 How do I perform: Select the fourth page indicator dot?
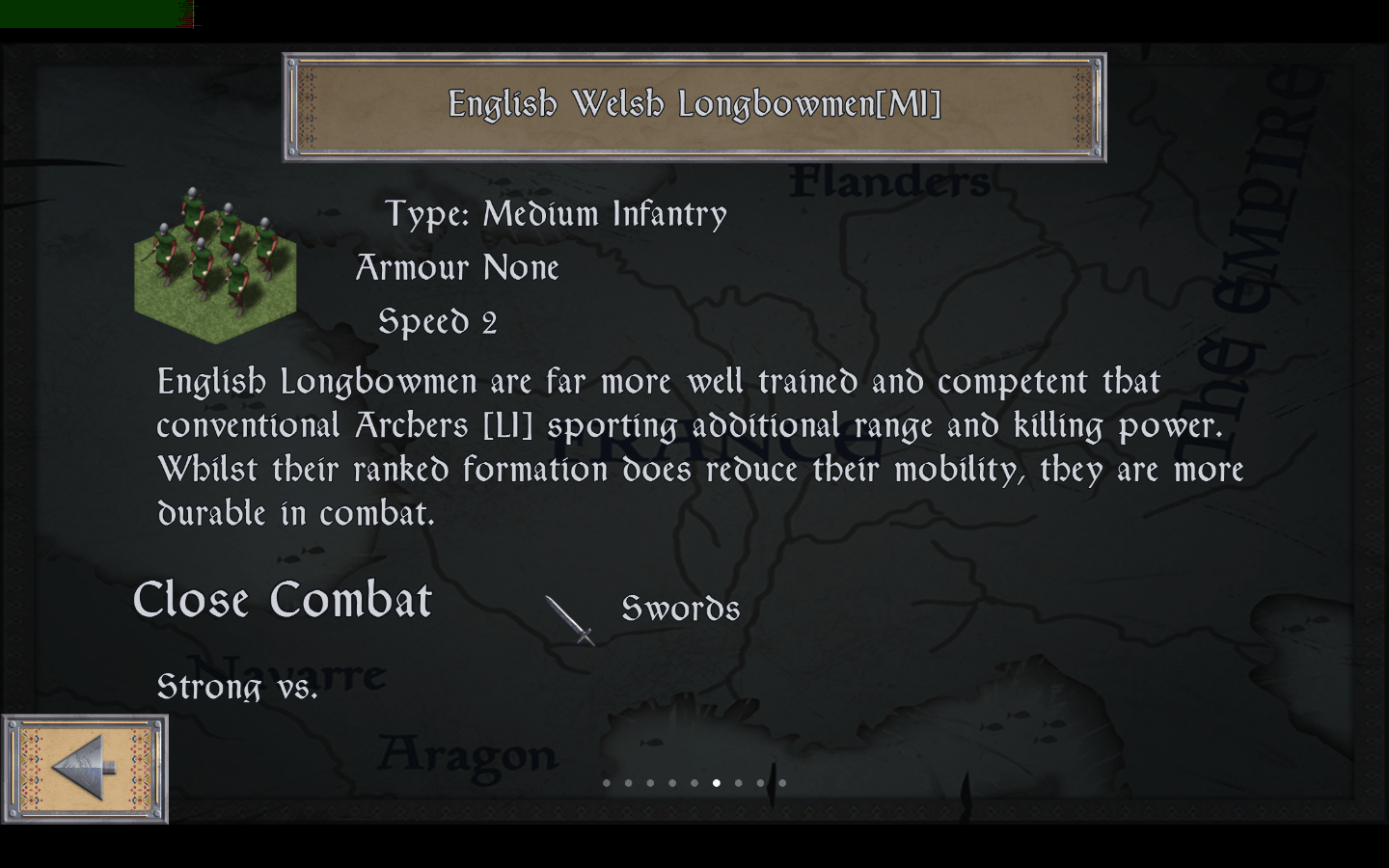click(672, 782)
